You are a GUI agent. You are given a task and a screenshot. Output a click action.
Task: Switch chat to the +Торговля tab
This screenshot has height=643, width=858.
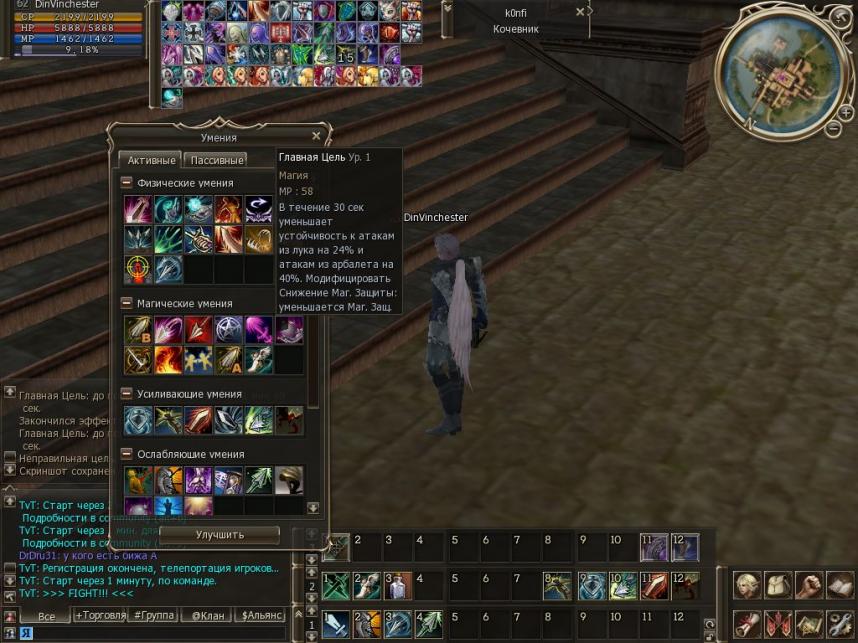pyautogui.click(x=100, y=616)
